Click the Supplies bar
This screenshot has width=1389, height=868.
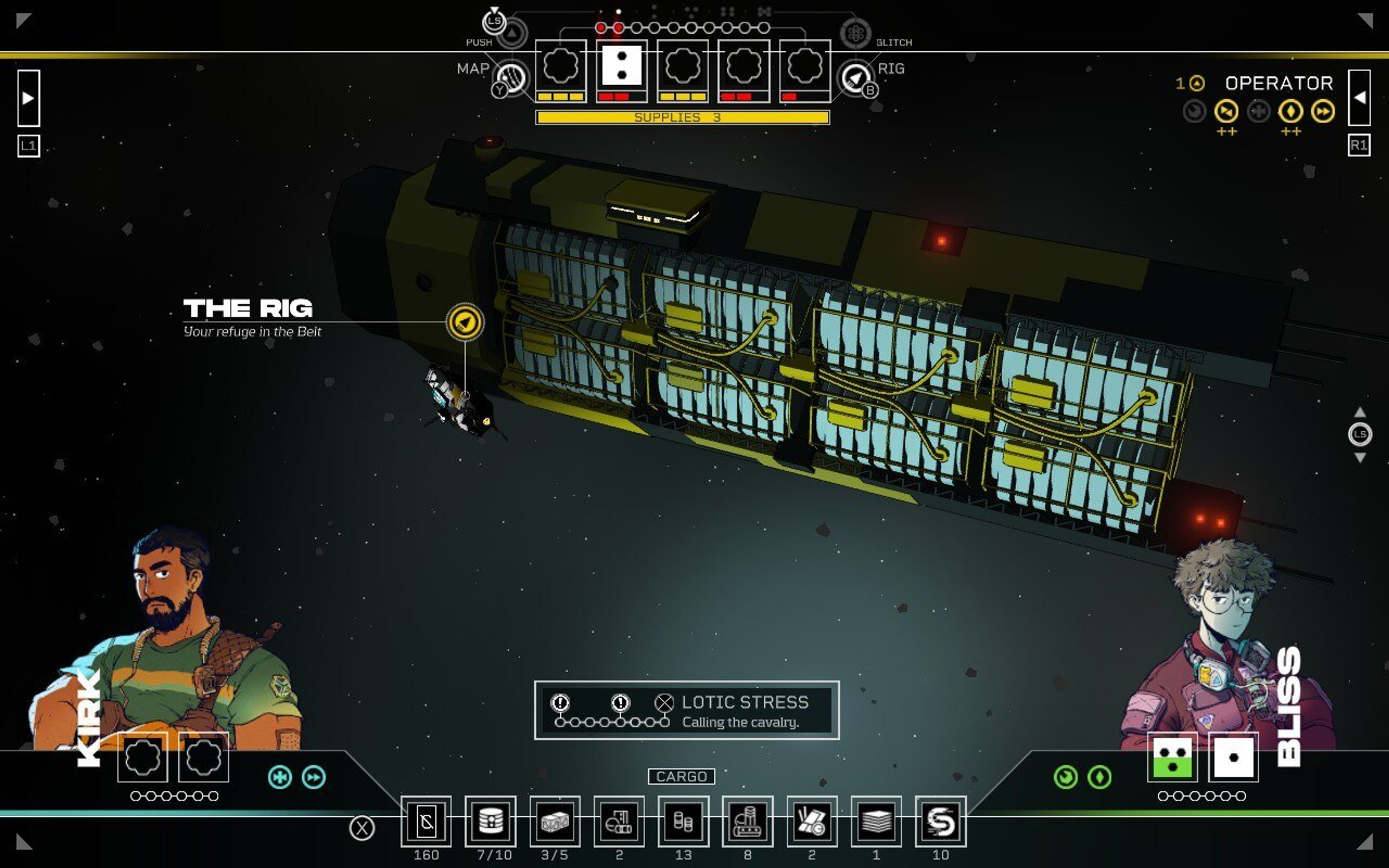point(682,118)
